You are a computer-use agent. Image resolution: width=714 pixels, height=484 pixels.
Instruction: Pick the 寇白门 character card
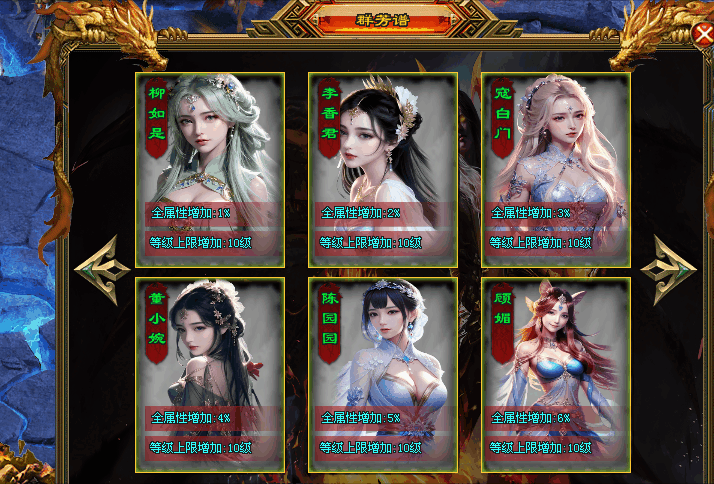556,169
